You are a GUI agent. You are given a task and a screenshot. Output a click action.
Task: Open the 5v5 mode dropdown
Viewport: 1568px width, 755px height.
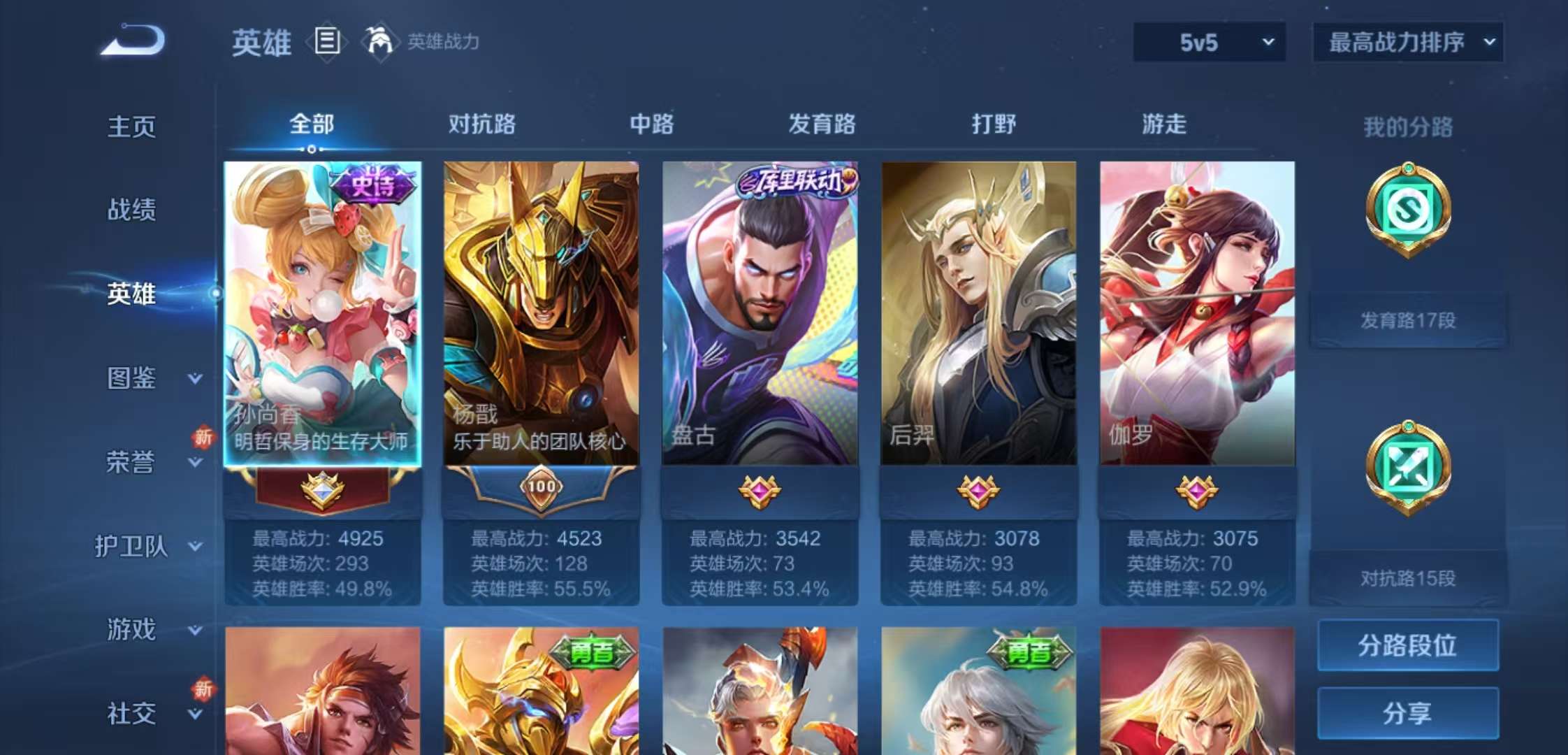coord(1208,42)
